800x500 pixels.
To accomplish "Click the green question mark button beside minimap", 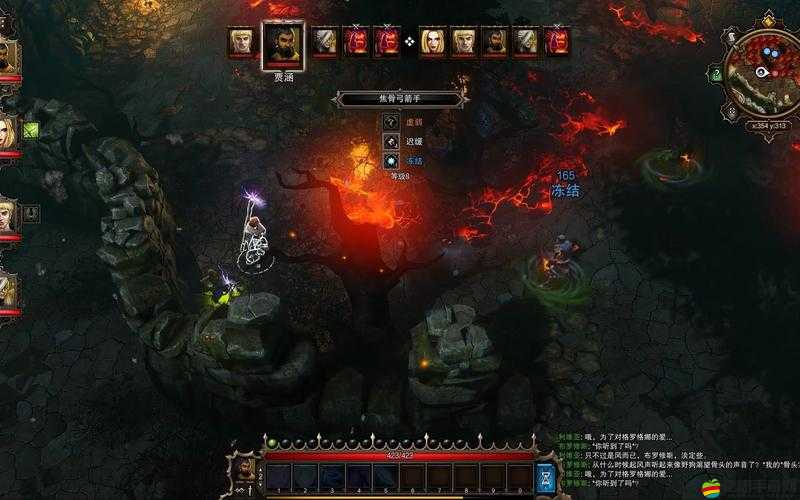I will 717,73.
